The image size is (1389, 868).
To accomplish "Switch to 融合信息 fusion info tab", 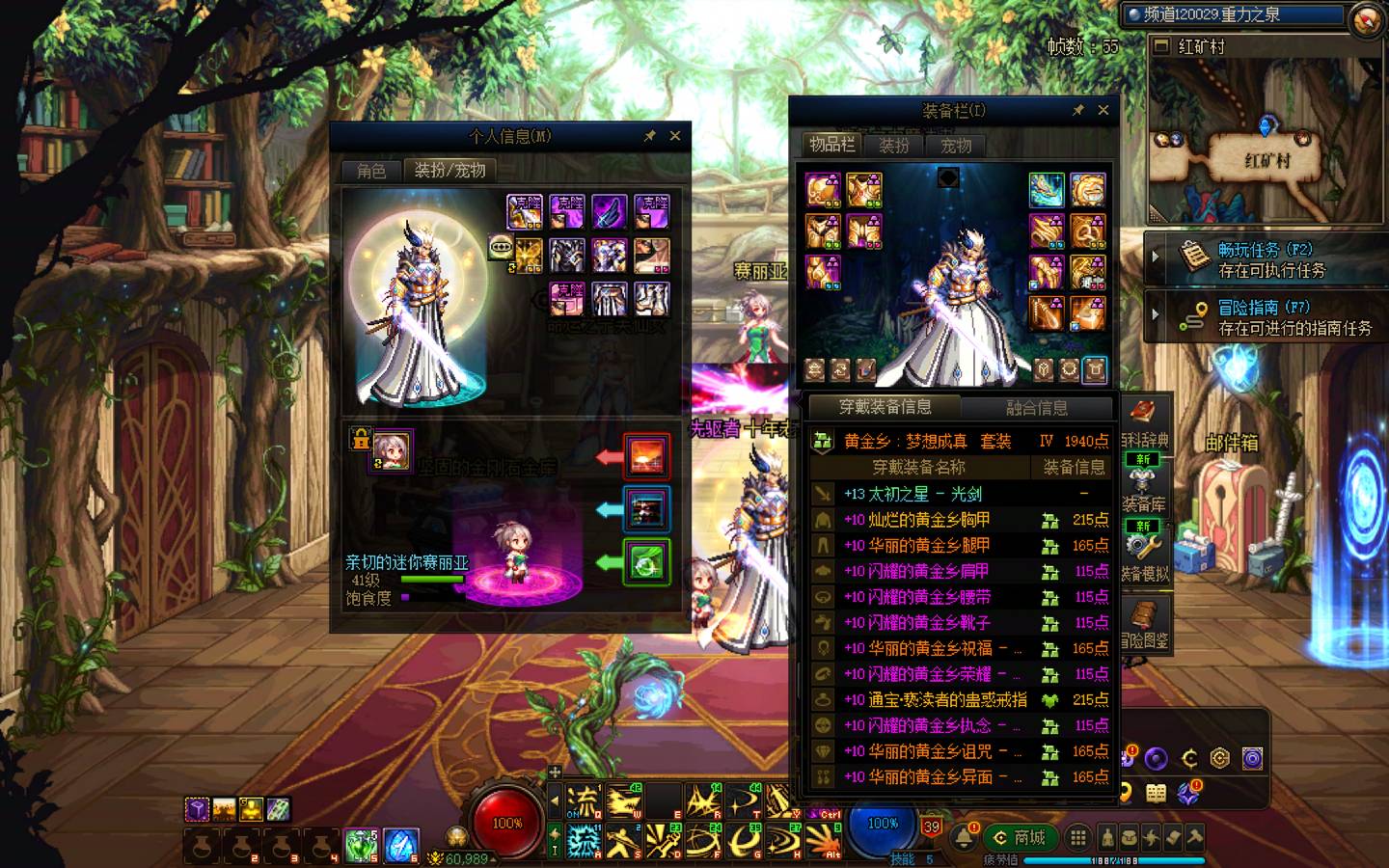I will tap(1037, 408).
